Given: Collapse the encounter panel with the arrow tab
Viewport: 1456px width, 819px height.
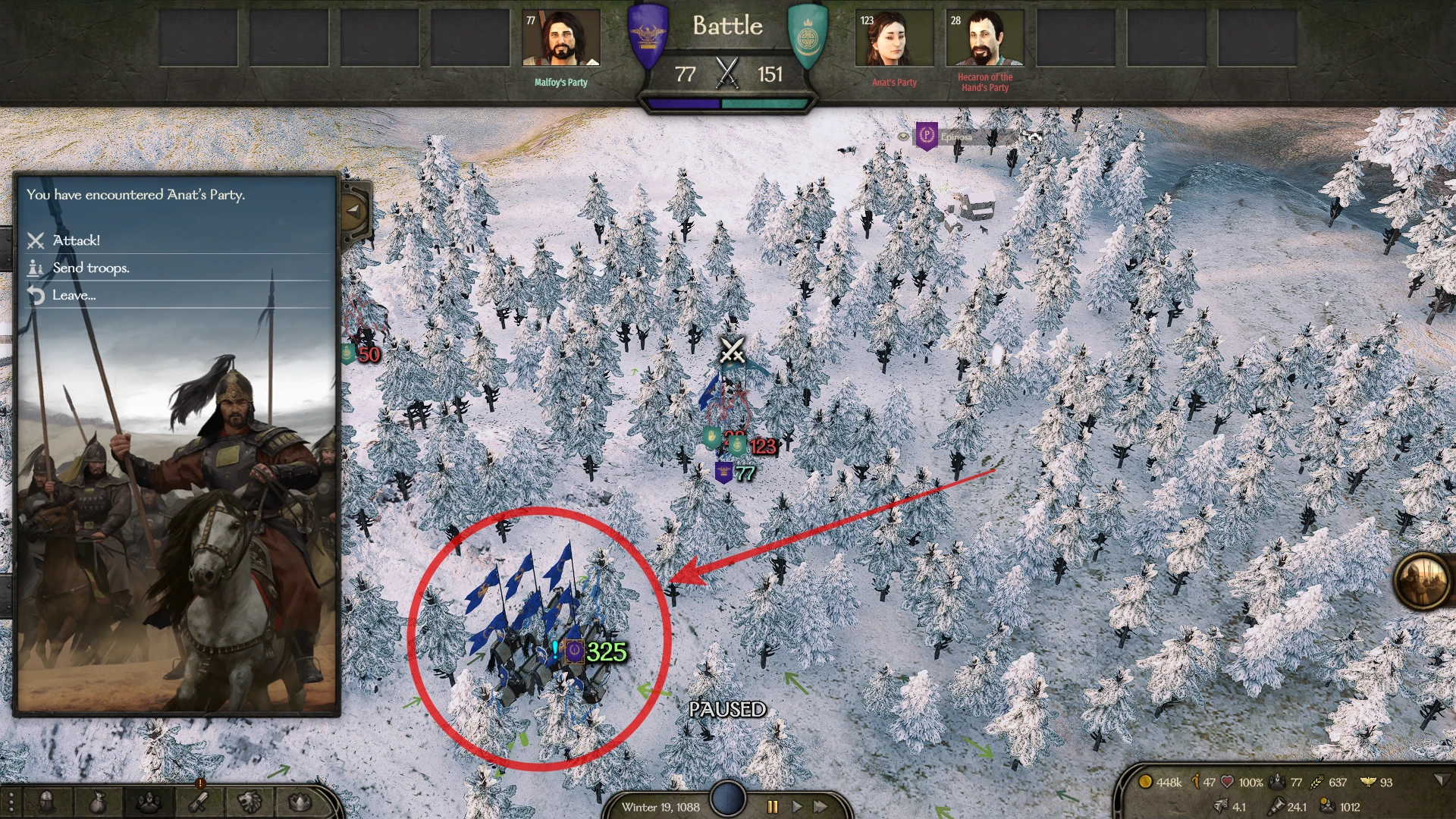Looking at the screenshot, I should click(354, 210).
